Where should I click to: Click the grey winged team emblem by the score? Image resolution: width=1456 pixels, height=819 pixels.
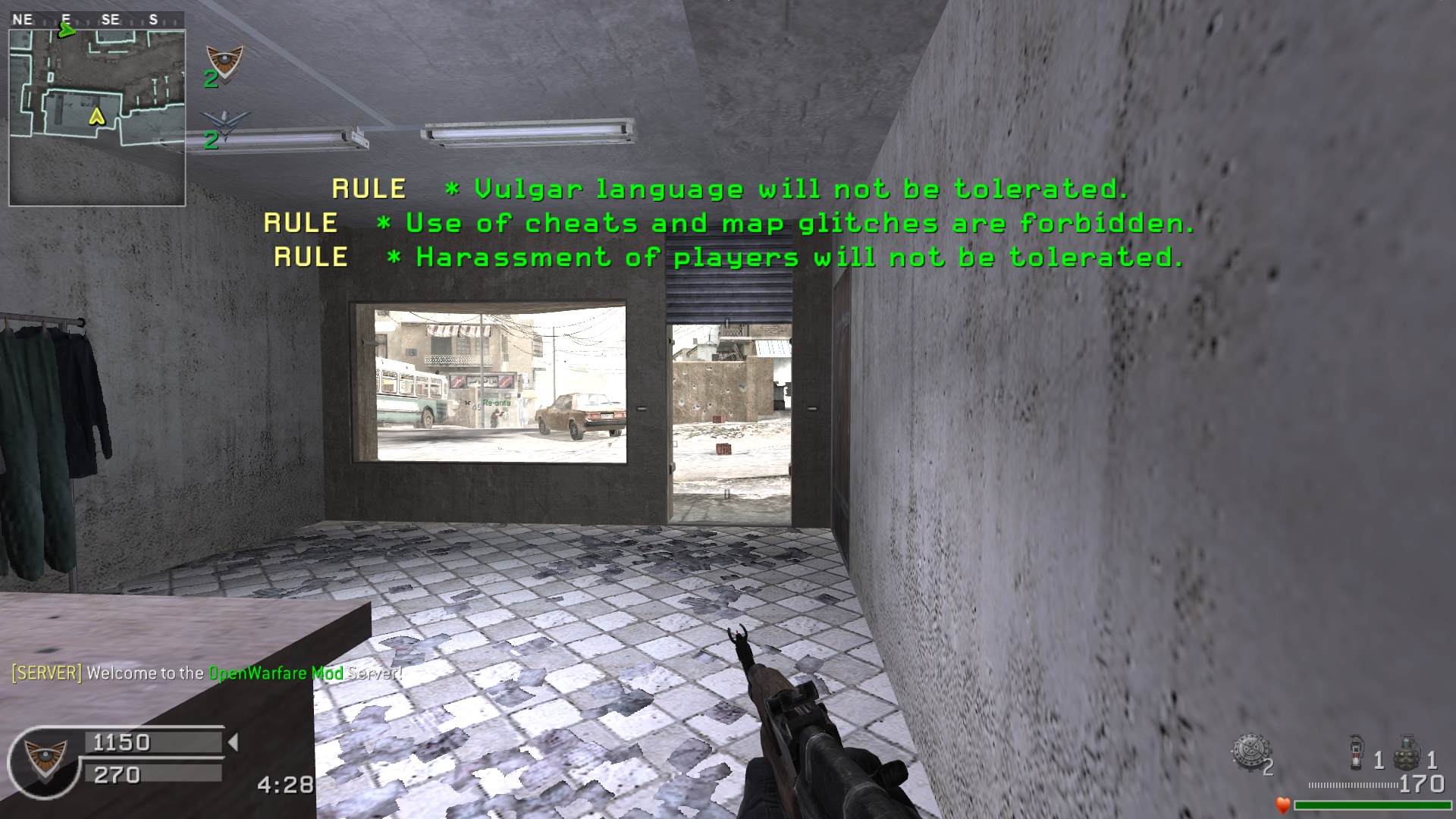pos(226,124)
